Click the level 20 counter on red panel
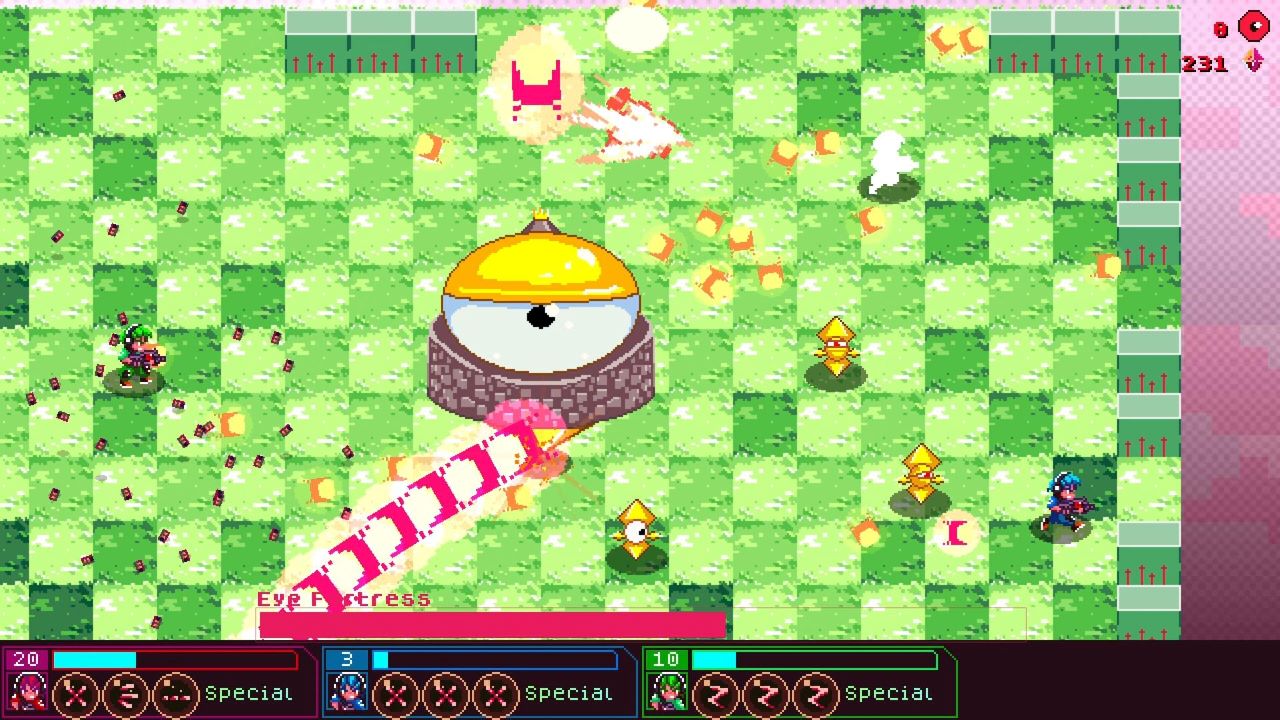The width and height of the screenshot is (1280, 720). coord(27,660)
